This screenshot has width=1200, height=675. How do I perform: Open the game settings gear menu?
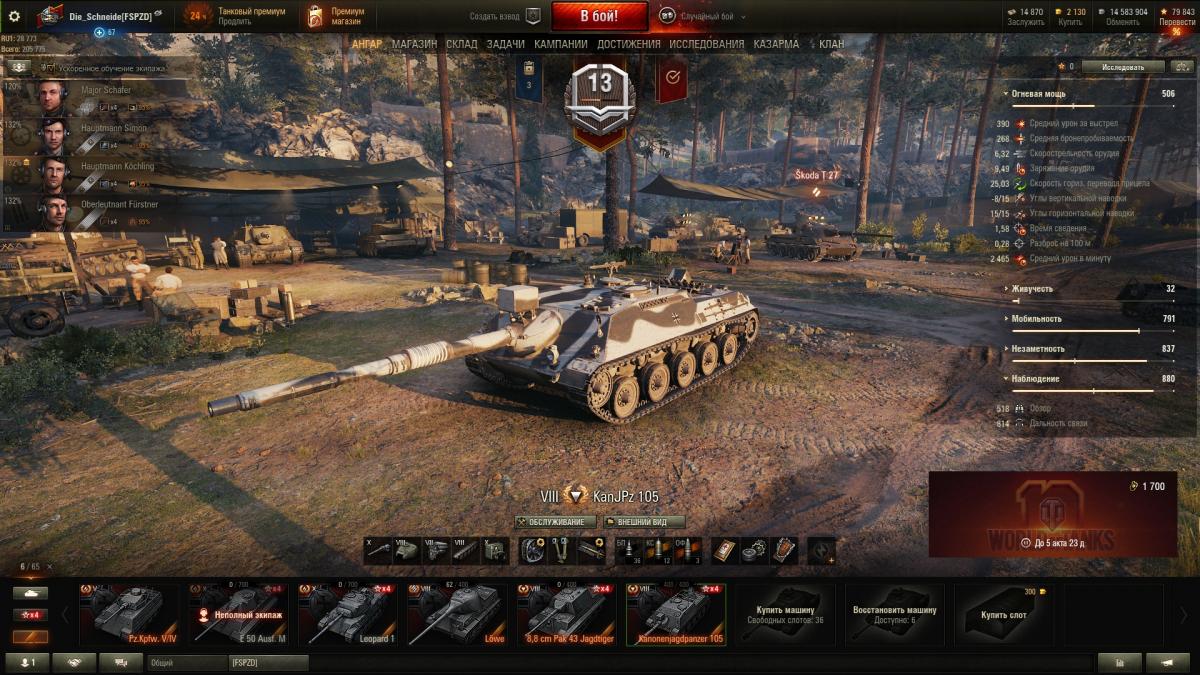pos(14,16)
